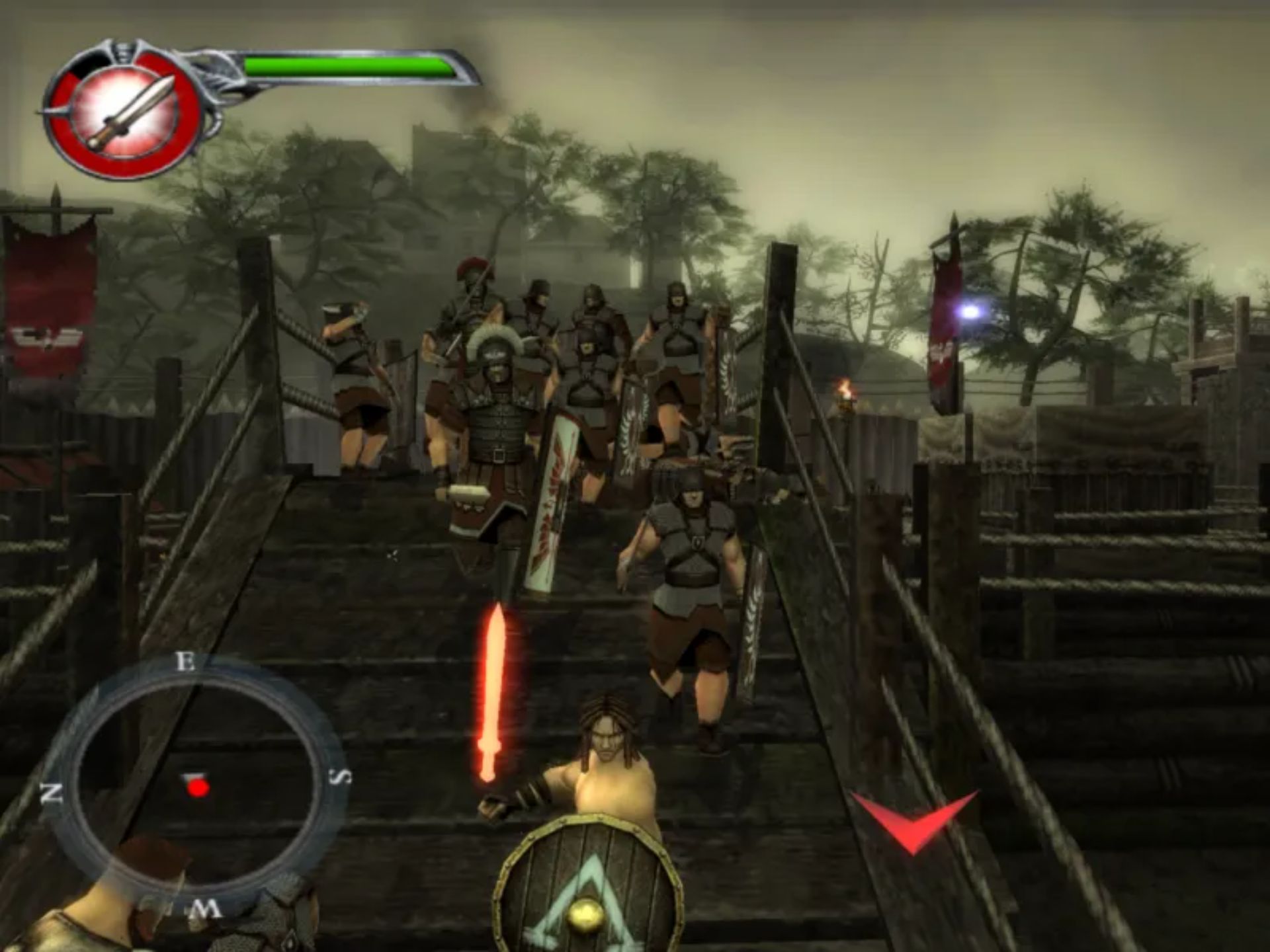Click the red marker on the compass

pos(197,787)
